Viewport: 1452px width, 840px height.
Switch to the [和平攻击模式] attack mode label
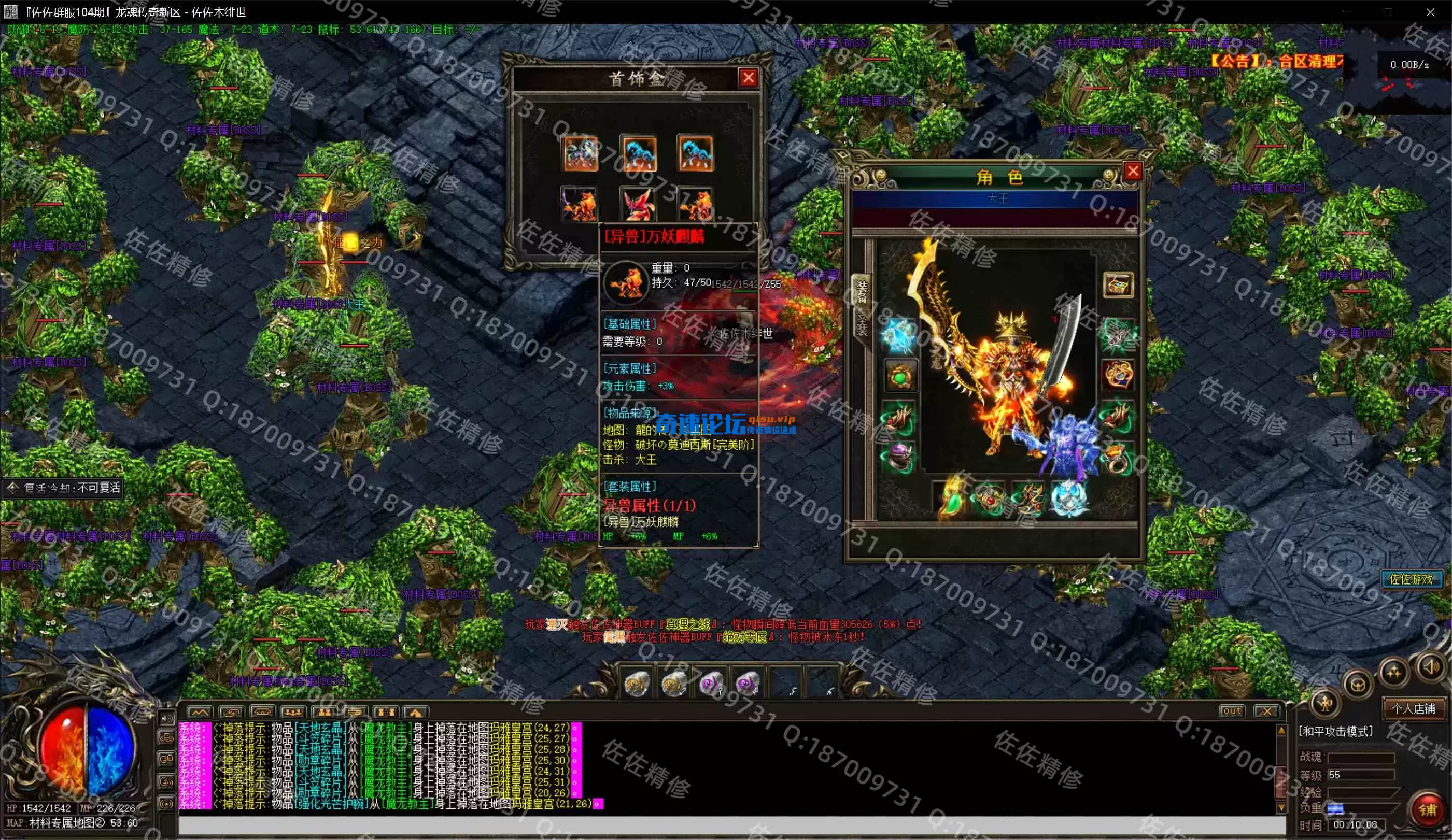click(x=1335, y=731)
